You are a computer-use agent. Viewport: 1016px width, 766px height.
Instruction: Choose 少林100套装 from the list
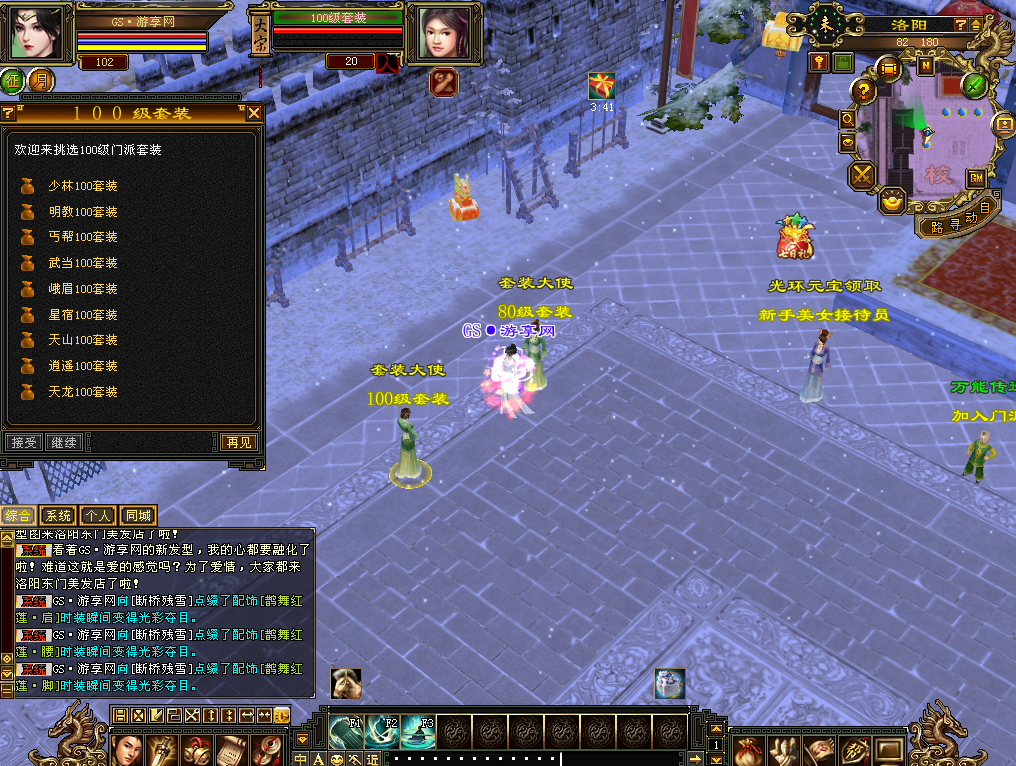(83, 186)
